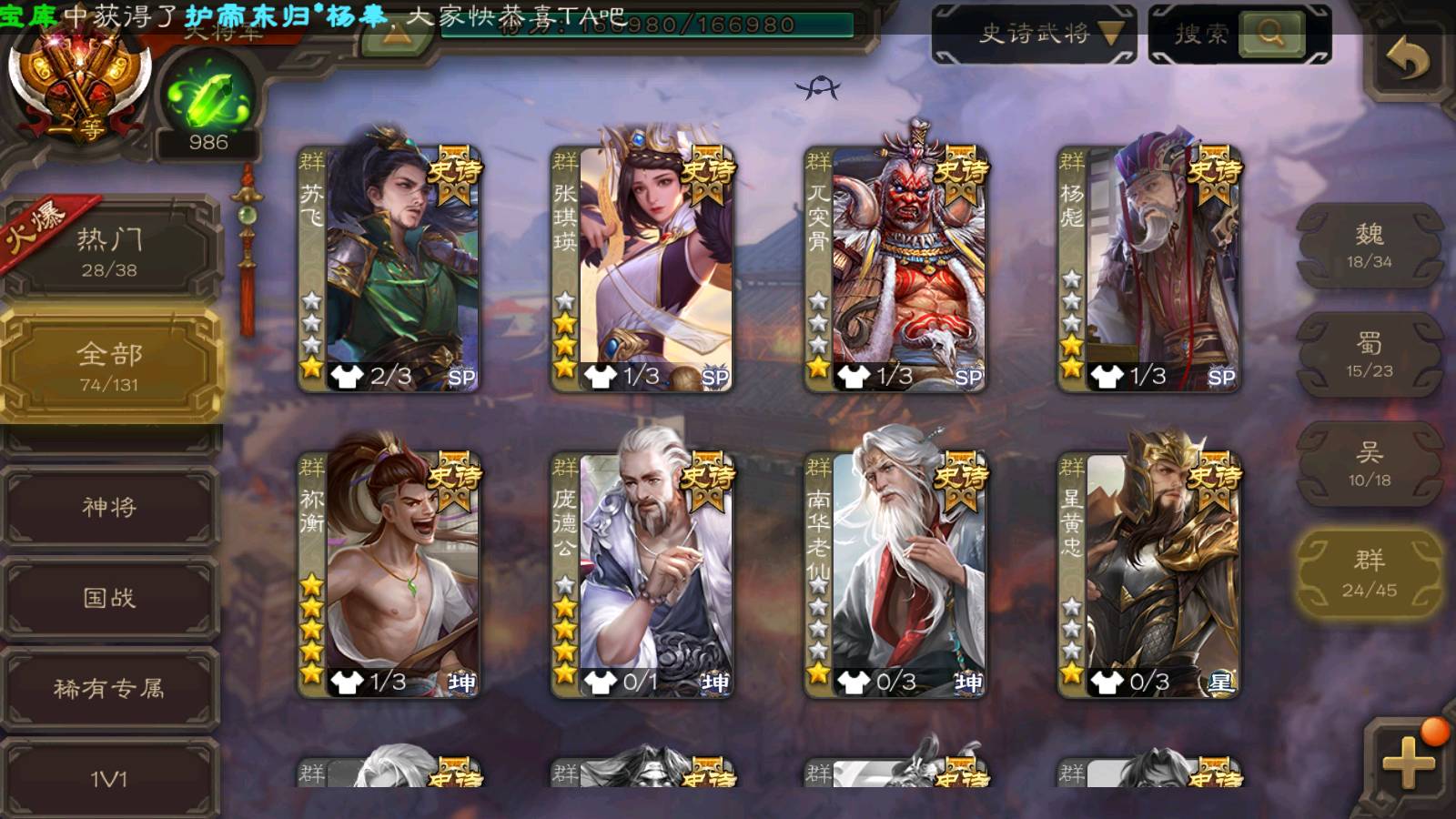The height and width of the screenshot is (819, 1456).
Task: Select the 南华老仙 hero card
Action: coord(895,575)
